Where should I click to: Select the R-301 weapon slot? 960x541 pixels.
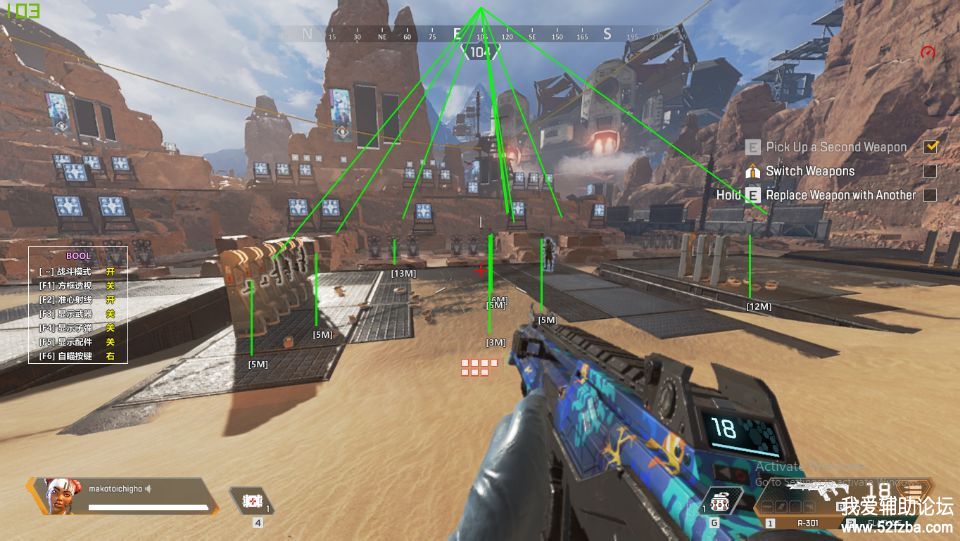click(x=806, y=522)
